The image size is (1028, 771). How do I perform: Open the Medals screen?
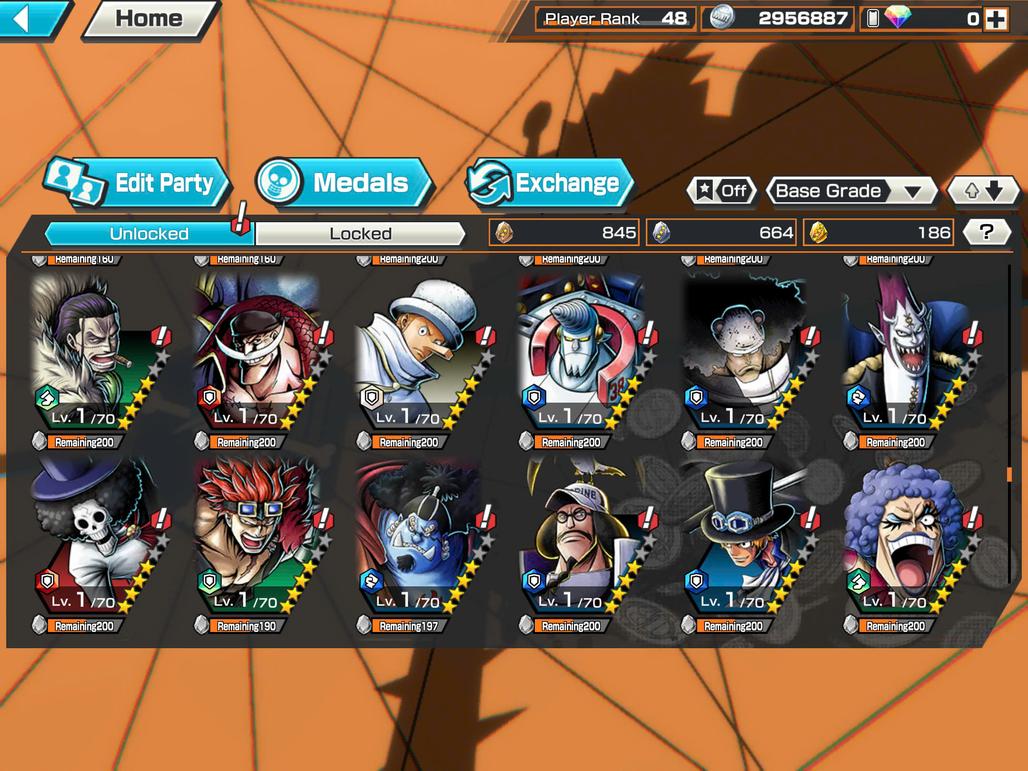click(344, 183)
